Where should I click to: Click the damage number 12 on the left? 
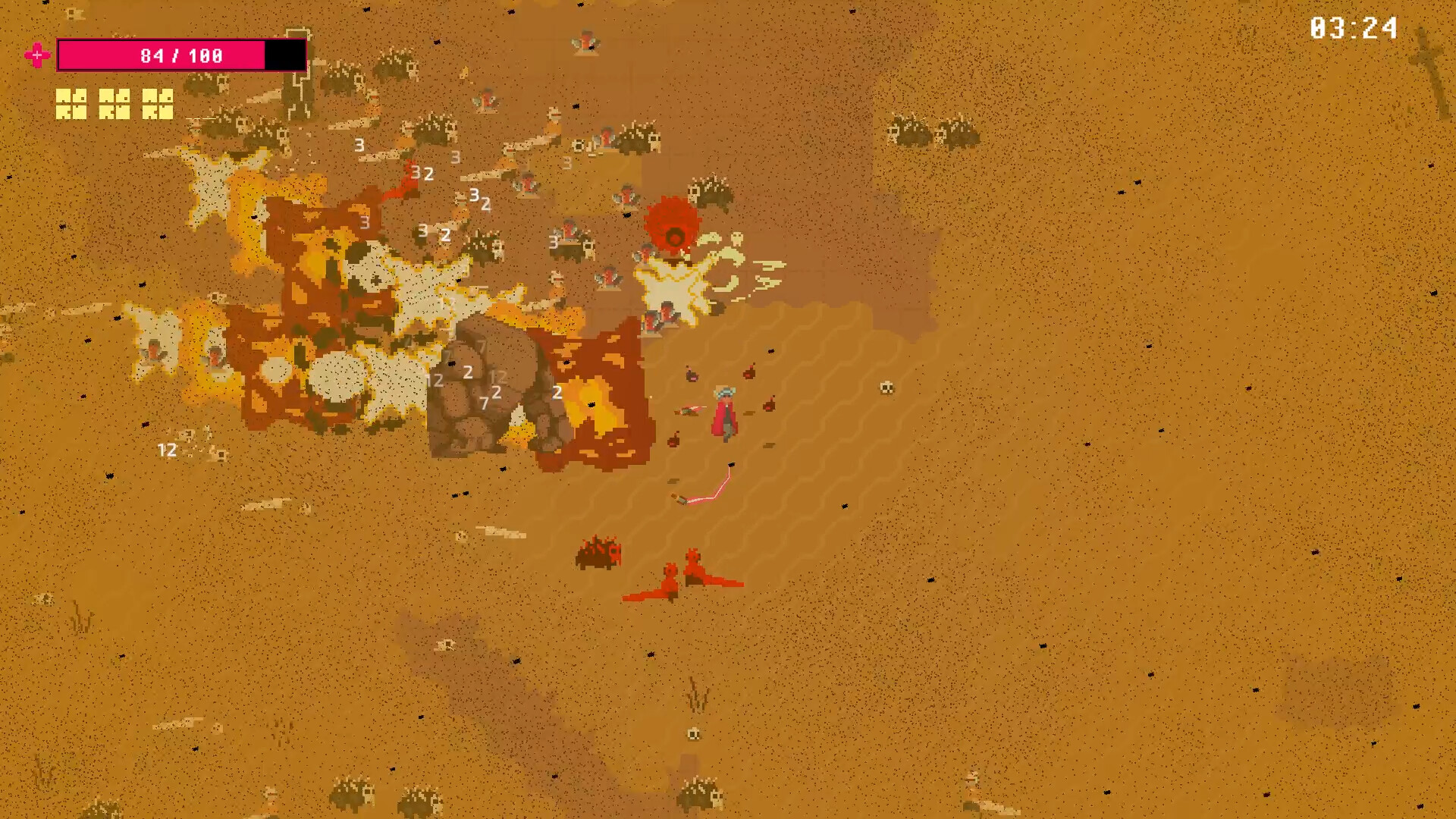point(166,450)
